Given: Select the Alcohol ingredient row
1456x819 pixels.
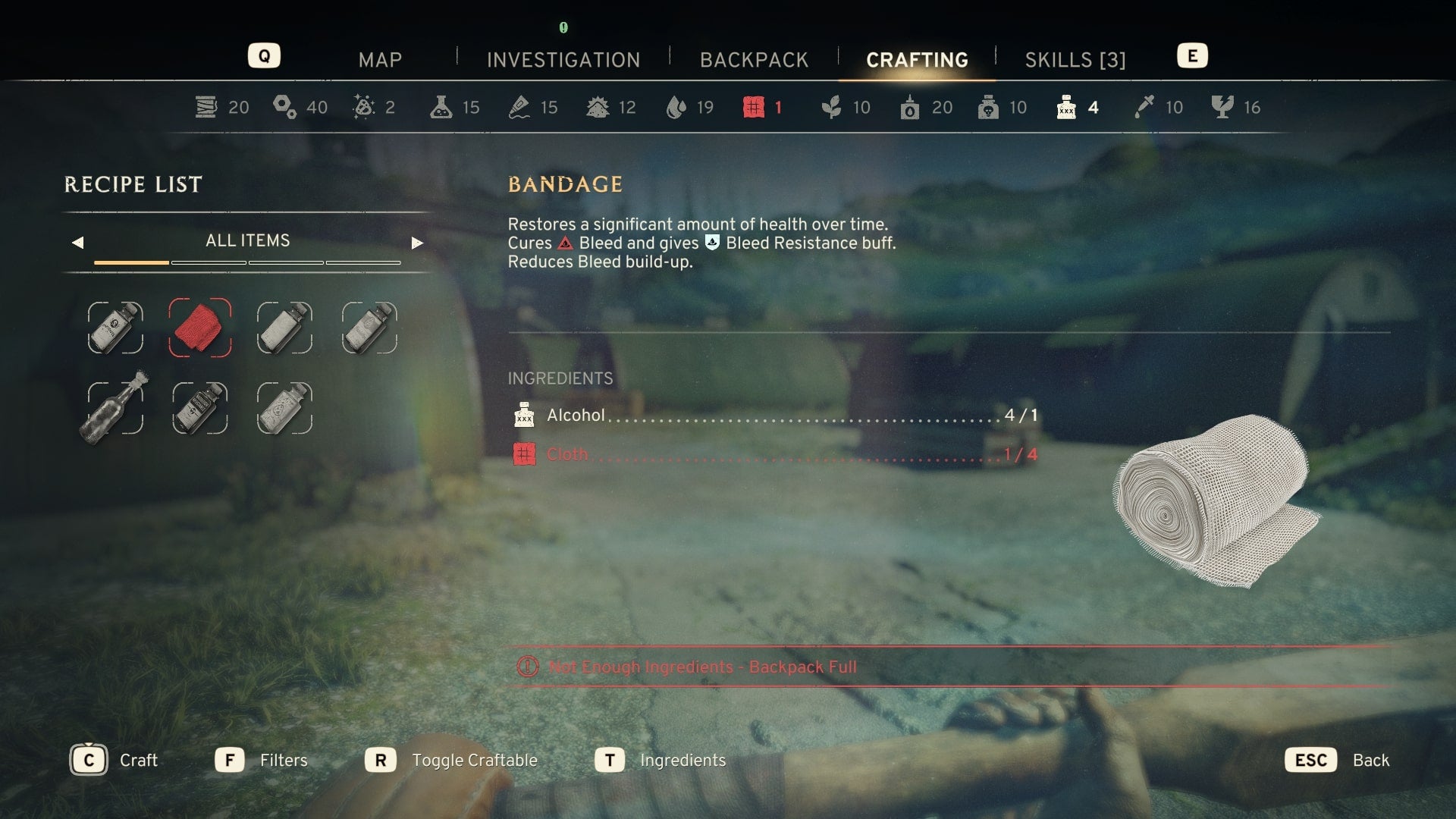Looking at the screenshot, I should 773,416.
